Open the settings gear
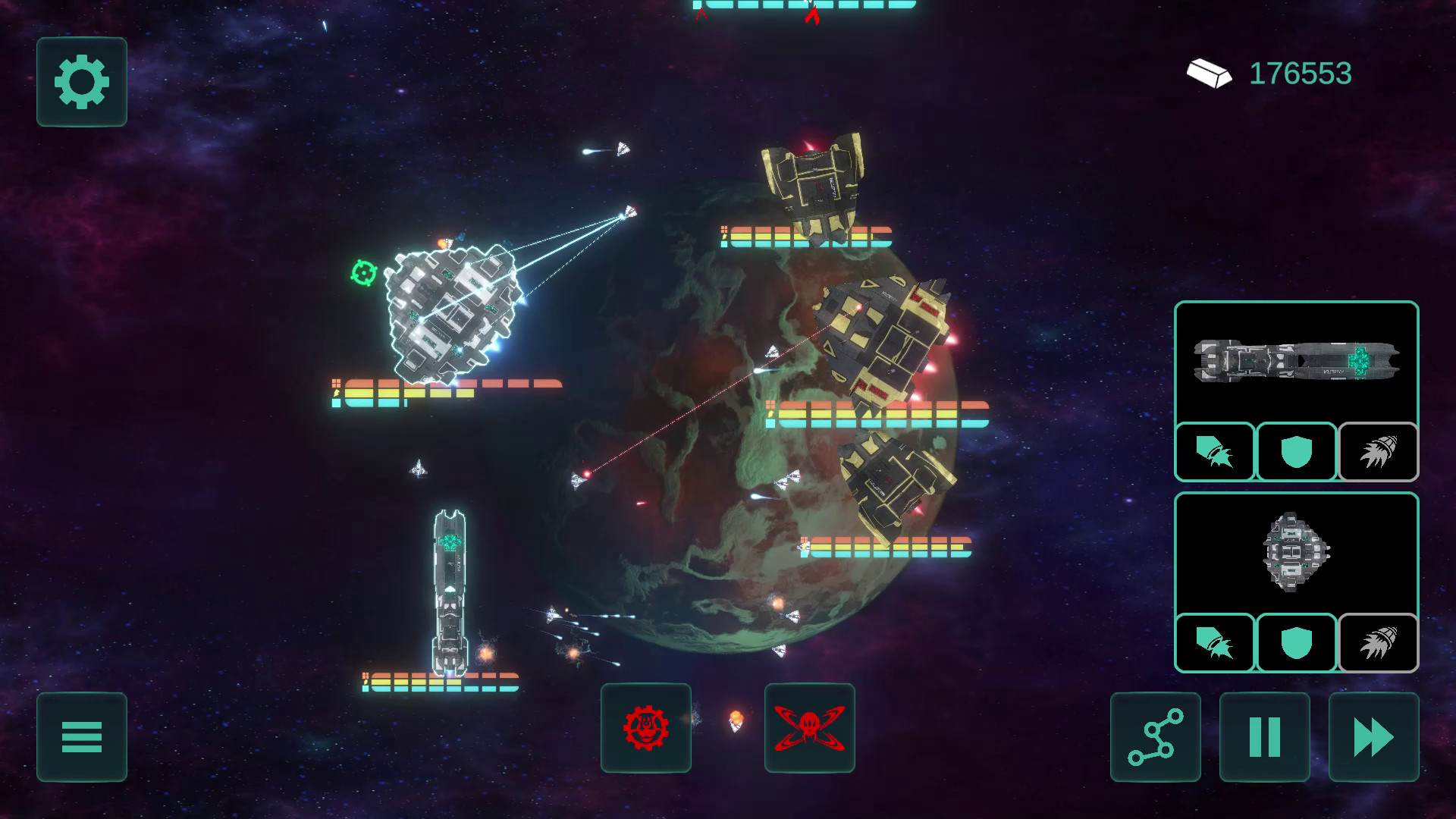 pos(81,82)
